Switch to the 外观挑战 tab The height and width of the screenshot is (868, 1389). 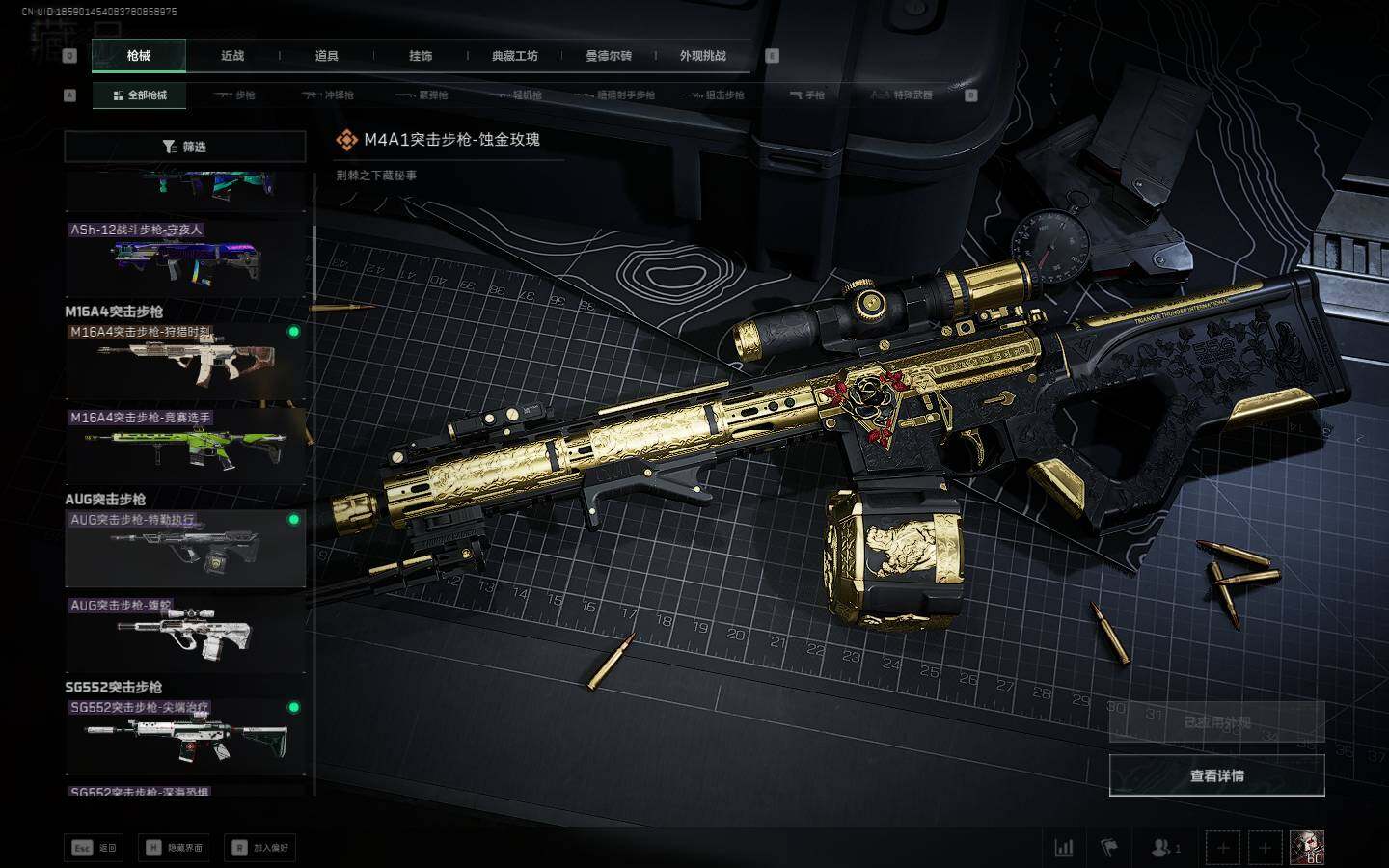point(702,56)
